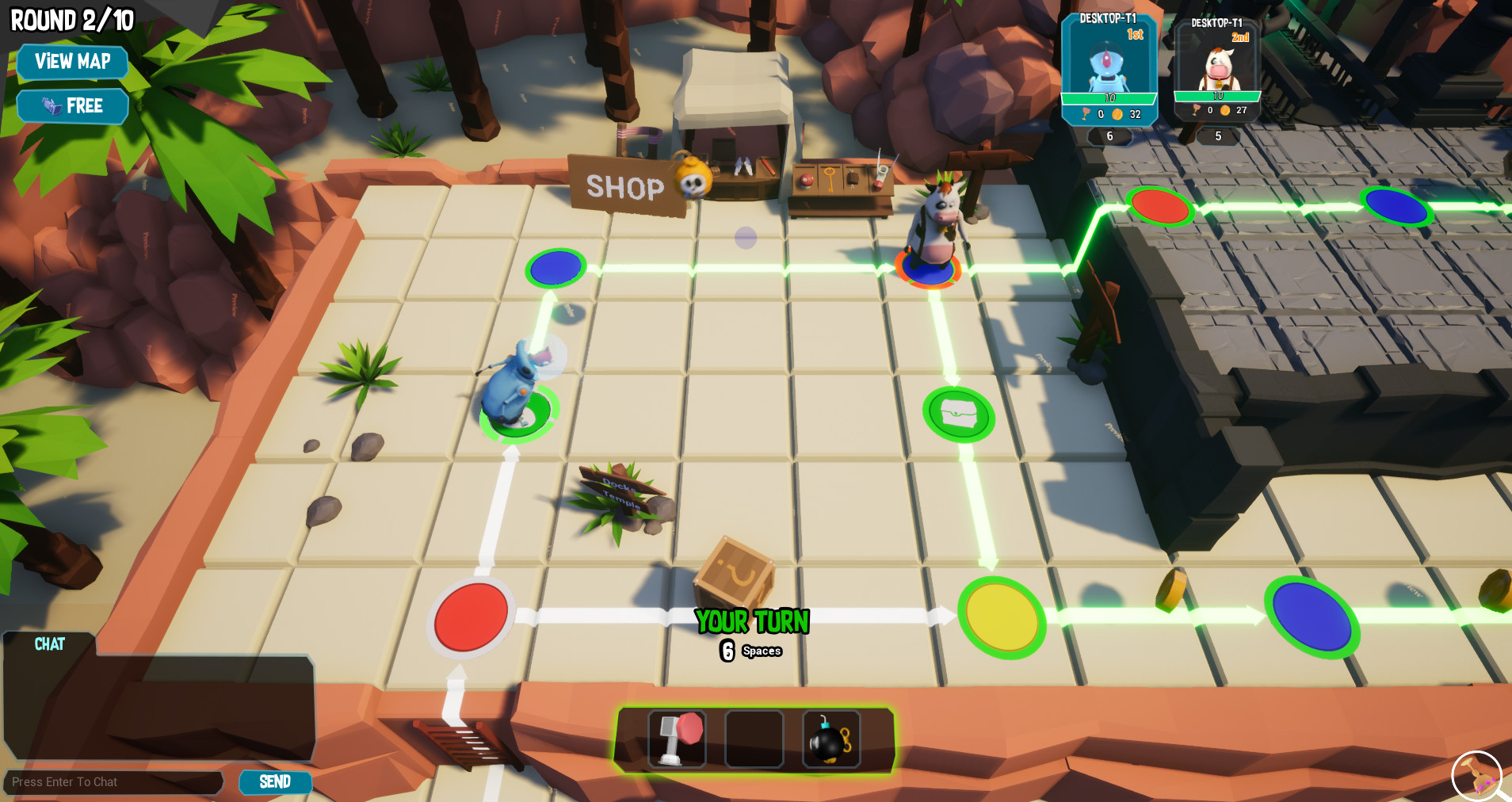Click the butterfly icon on the FREE button
The height and width of the screenshot is (802, 1512).
point(50,105)
